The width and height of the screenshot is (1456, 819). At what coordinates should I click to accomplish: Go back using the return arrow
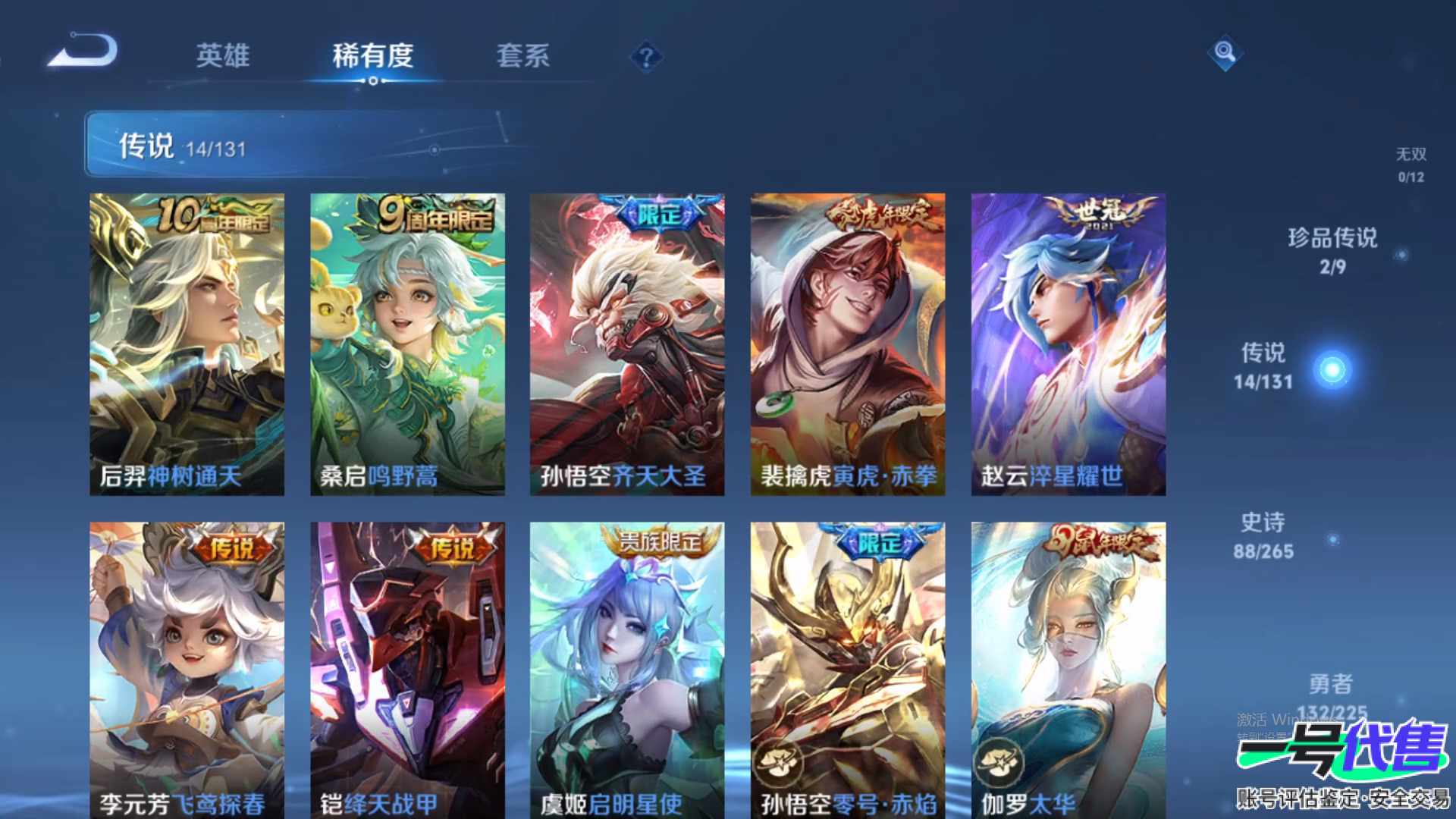point(83,52)
